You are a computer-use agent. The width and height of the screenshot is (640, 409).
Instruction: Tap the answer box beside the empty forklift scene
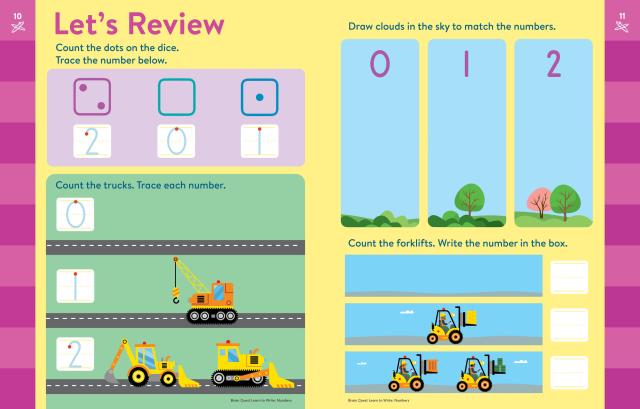click(x=571, y=275)
